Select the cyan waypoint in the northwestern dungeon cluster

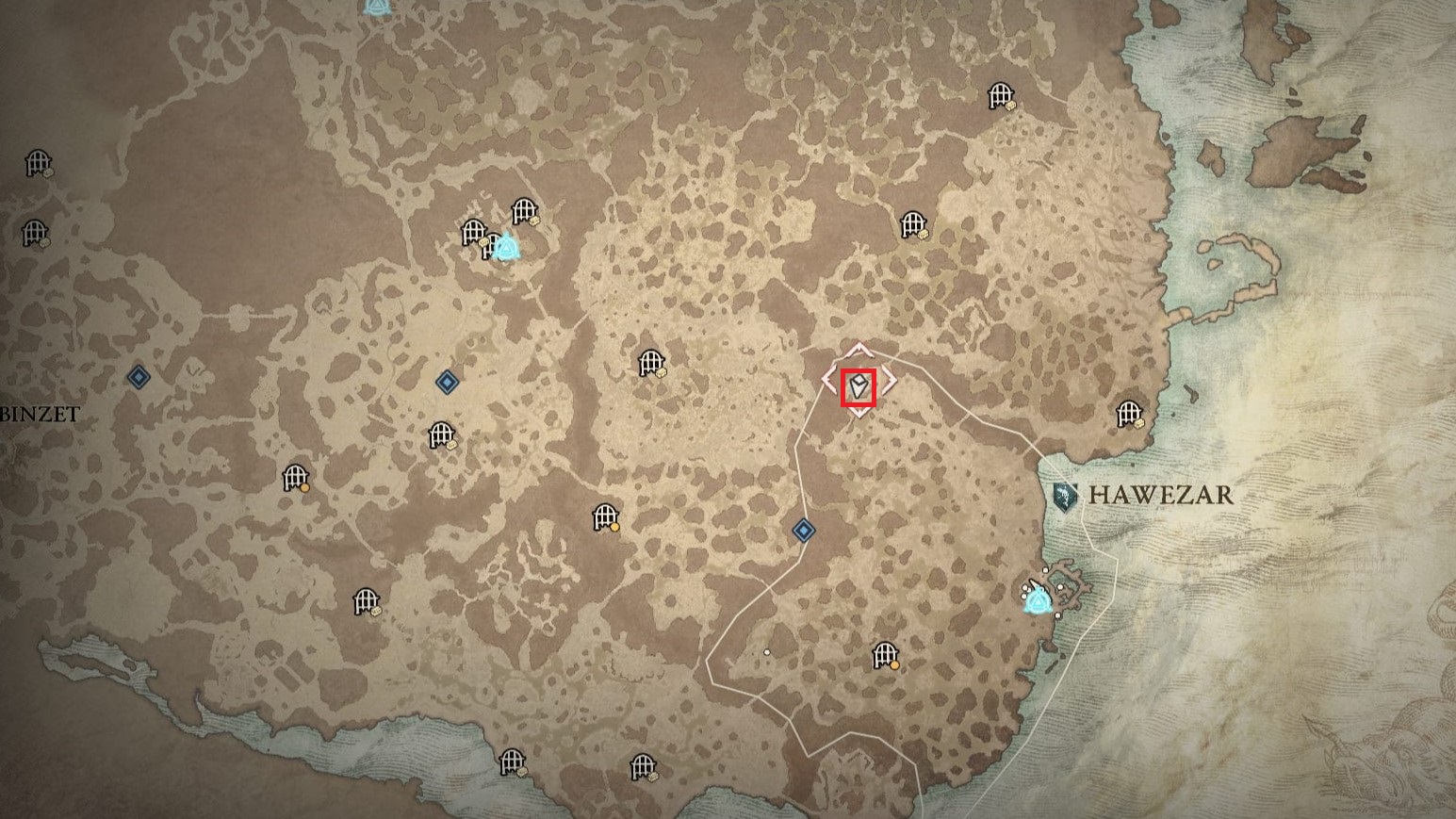(x=507, y=245)
